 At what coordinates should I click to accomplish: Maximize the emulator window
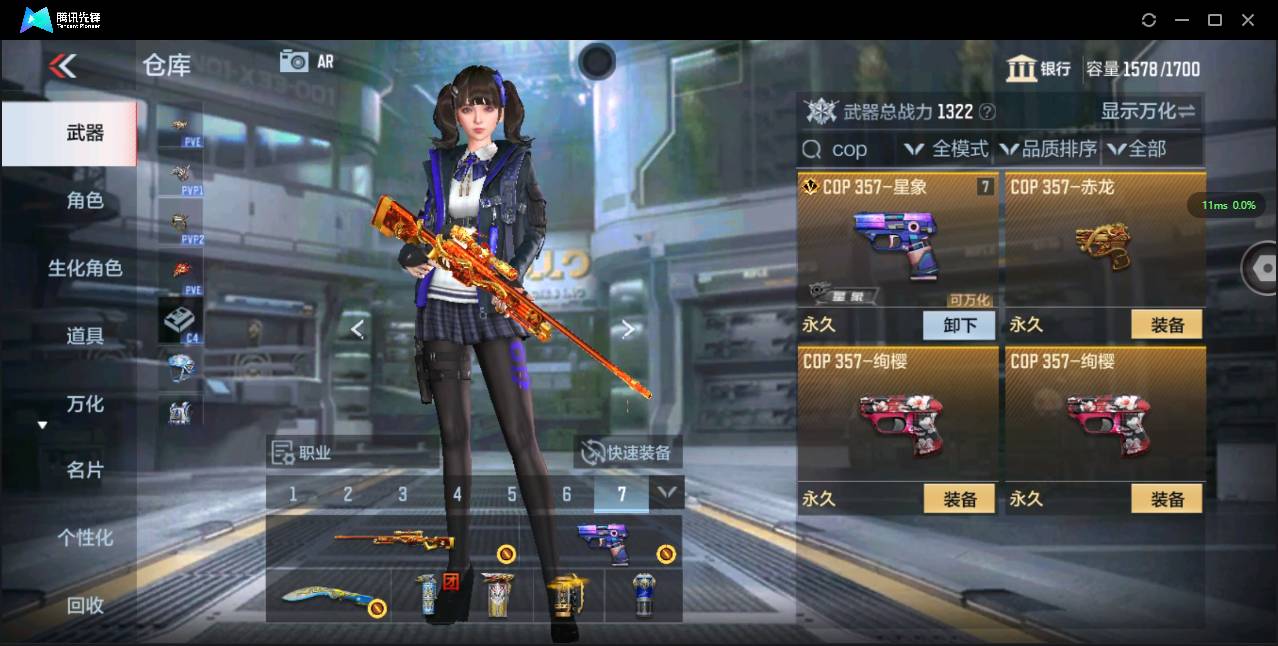(1215, 20)
